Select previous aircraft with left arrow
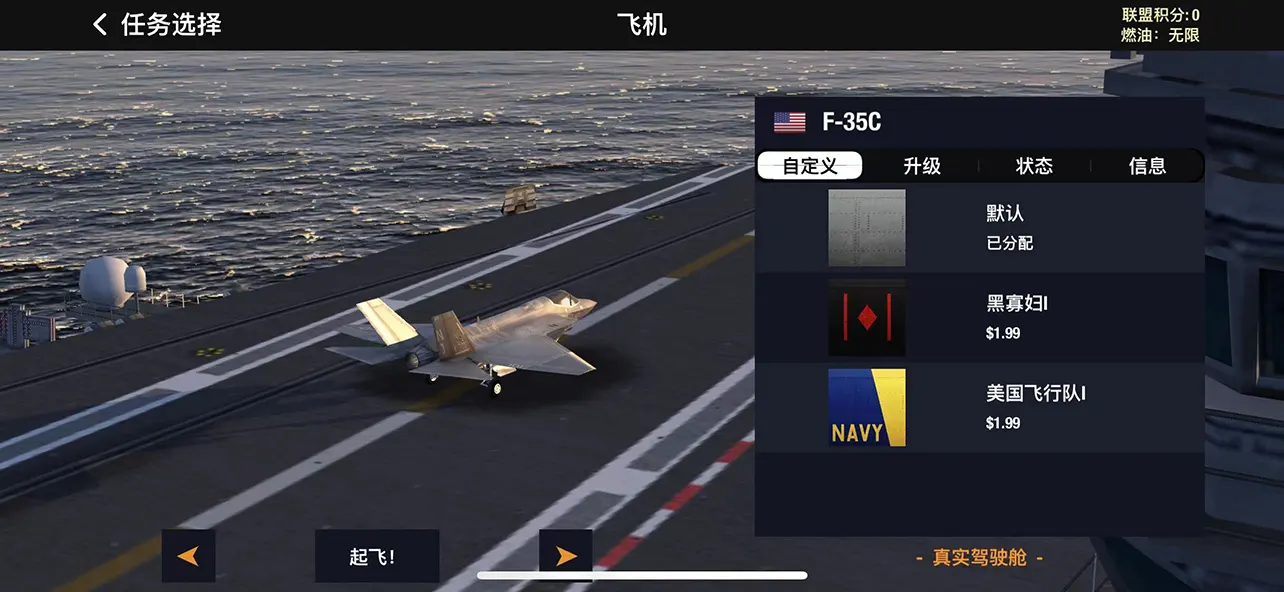 point(188,556)
